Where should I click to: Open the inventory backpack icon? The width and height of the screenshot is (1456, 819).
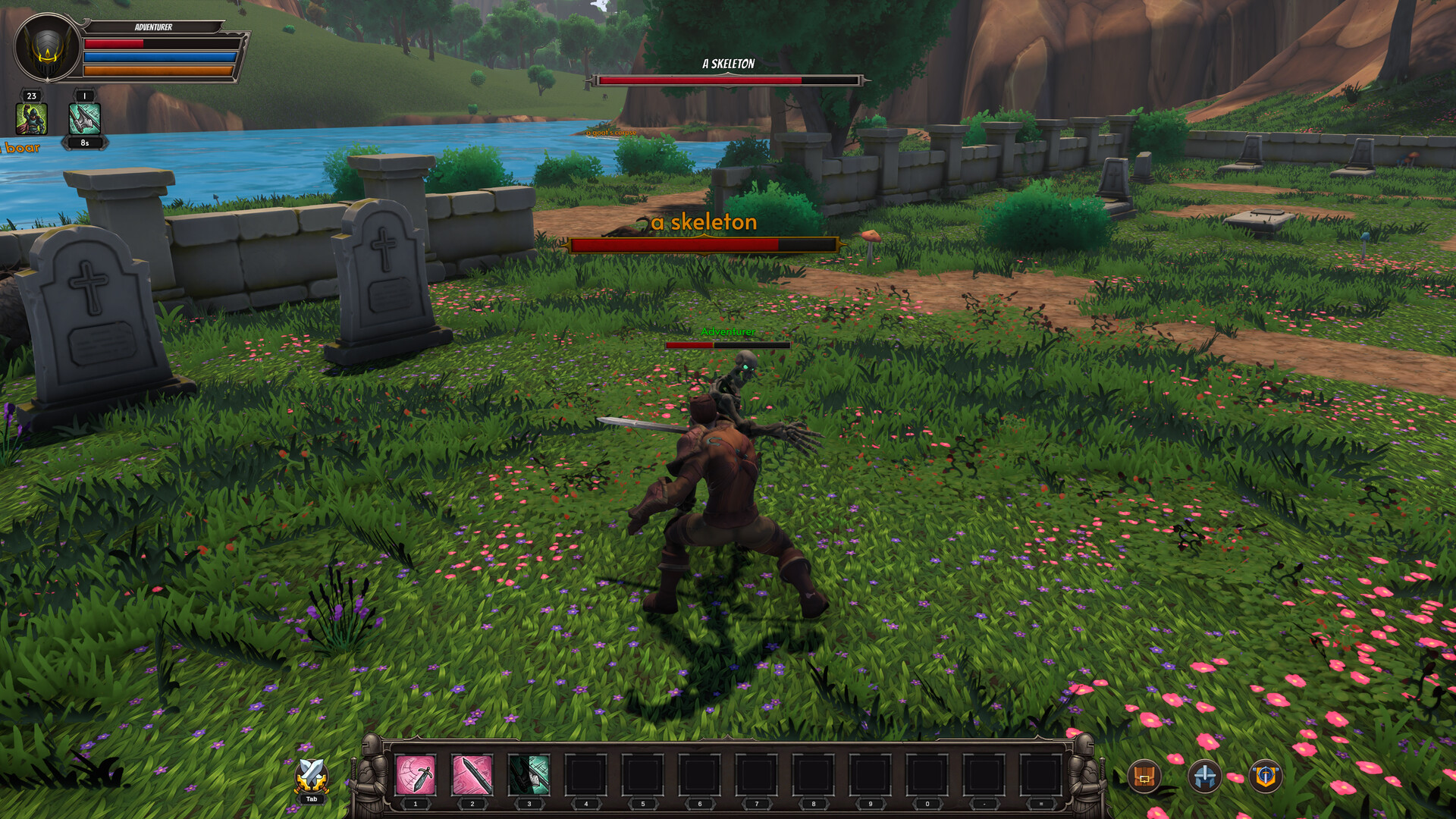click(1145, 778)
